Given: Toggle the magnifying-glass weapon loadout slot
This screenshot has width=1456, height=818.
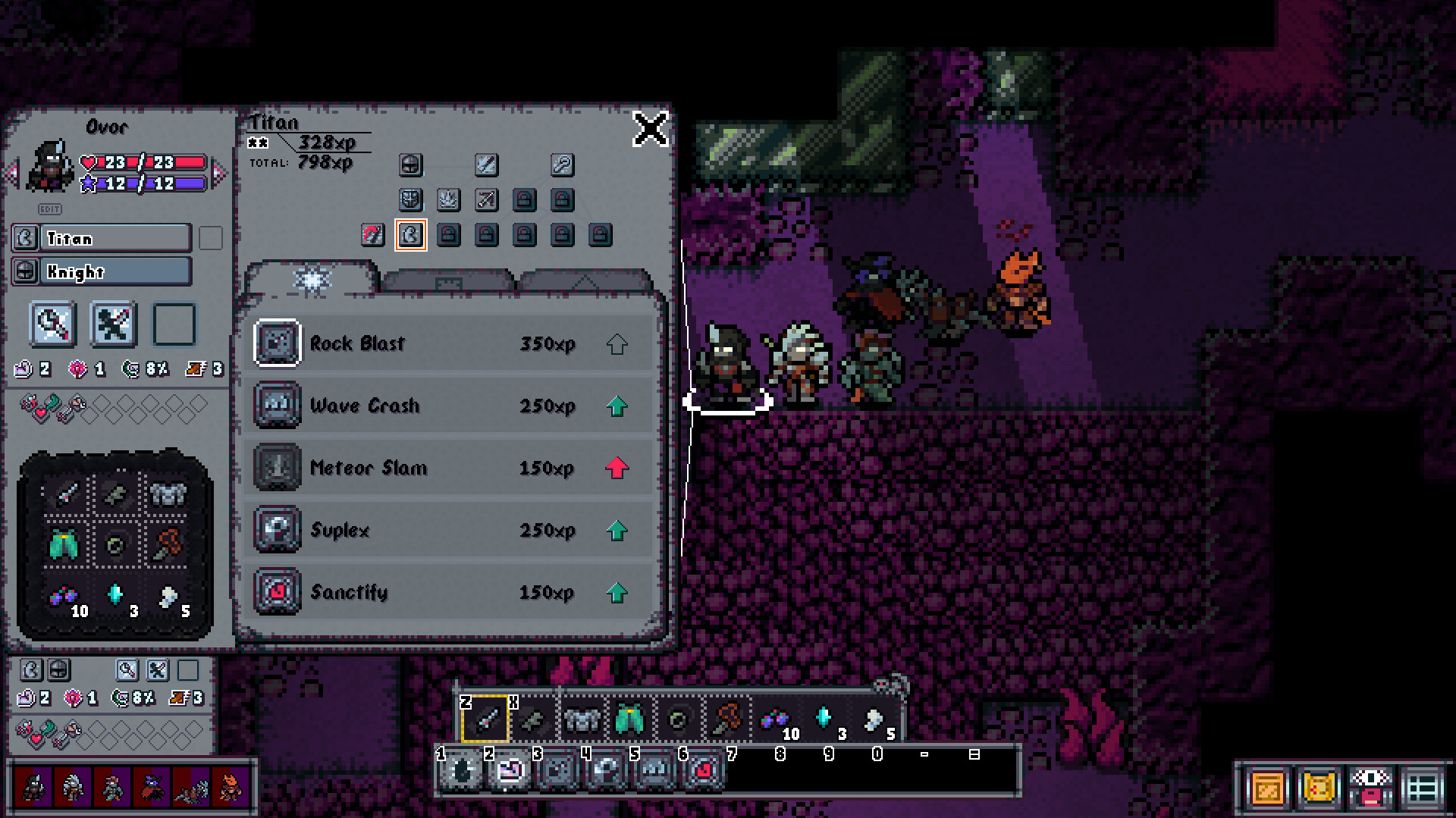Looking at the screenshot, I should pyautogui.click(x=52, y=324).
